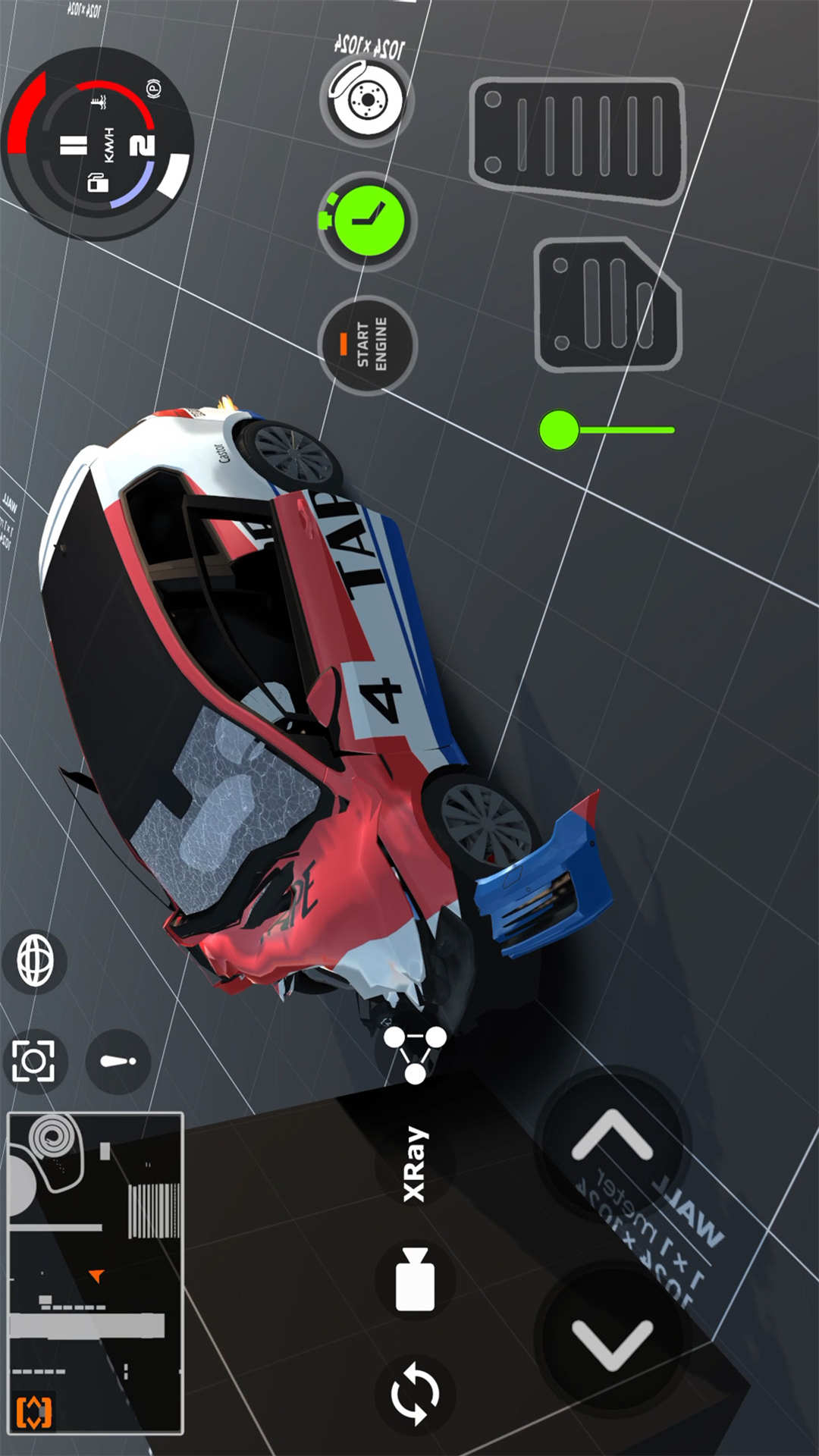Tap the exclamation mark button
Viewport: 819px width, 1456px height.
pyautogui.click(x=118, y=1061)
